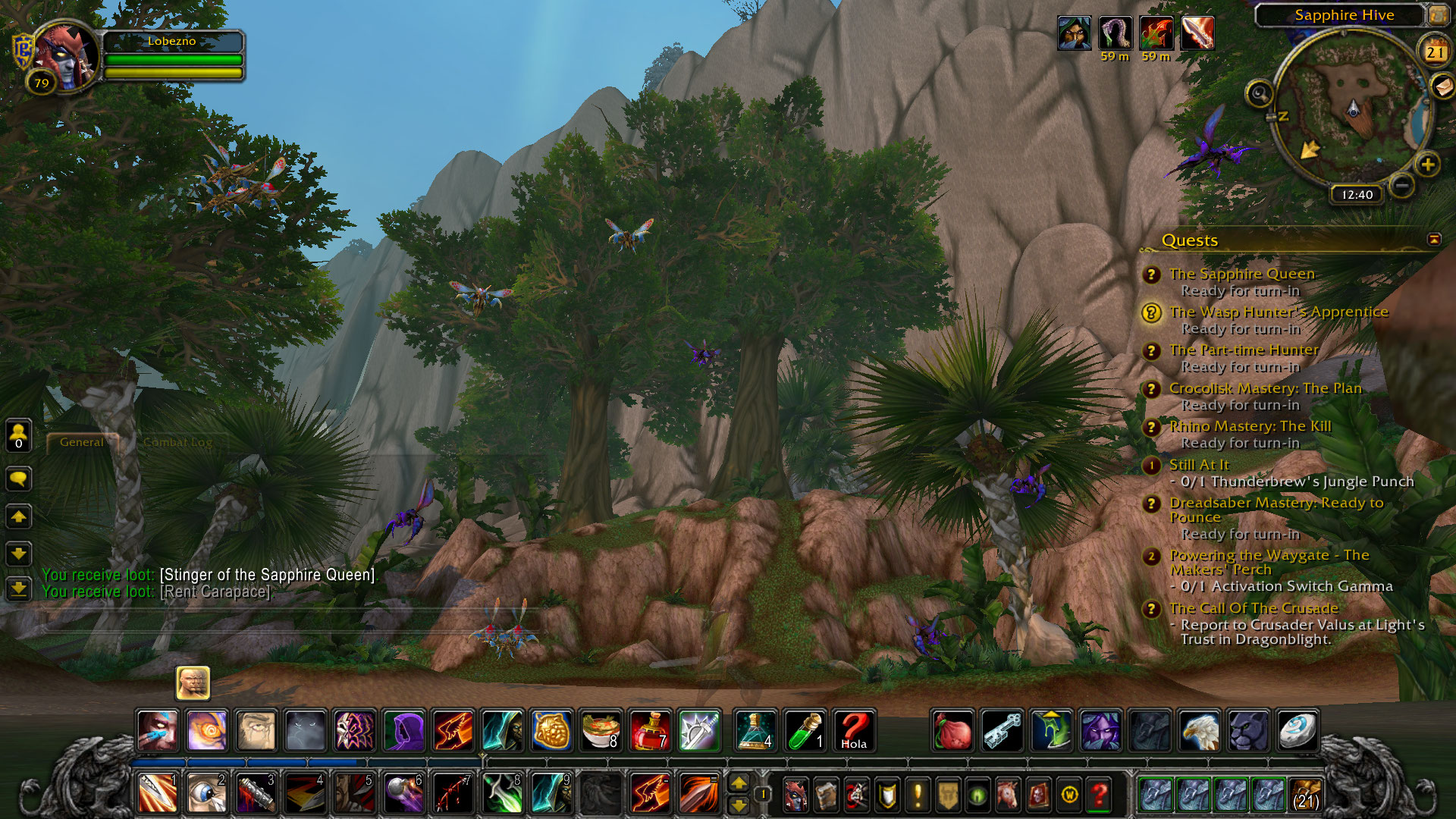Activate the ability bound to key 1
This screenshot has height=819, width=1456.
point(158,793)
